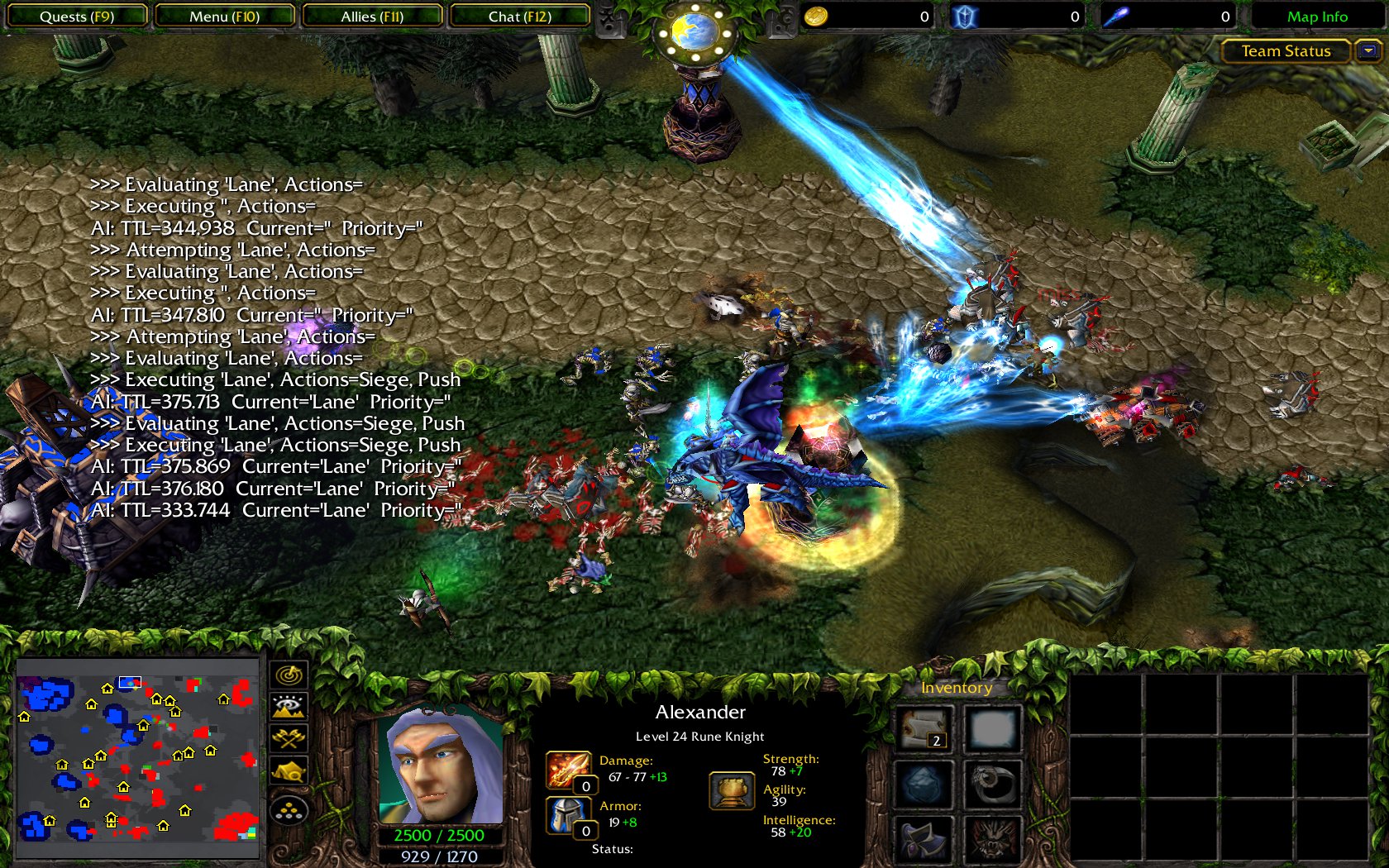The width and height of the screenshot is (1389, 868).
Task: Open the Allies panel
Action: click(372, 17)
